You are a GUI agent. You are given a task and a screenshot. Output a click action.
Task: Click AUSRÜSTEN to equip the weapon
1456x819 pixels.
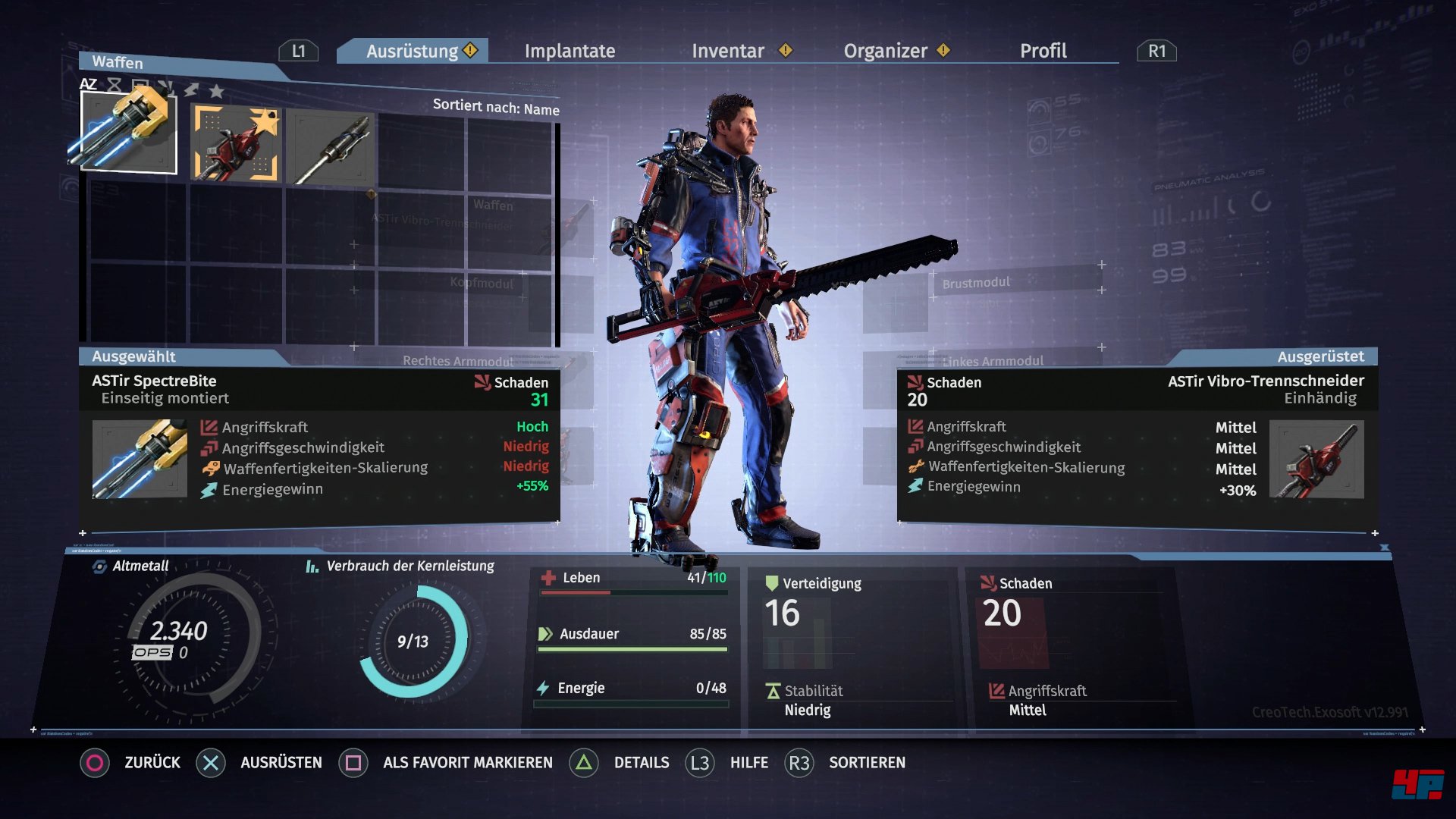click(281, 762)
